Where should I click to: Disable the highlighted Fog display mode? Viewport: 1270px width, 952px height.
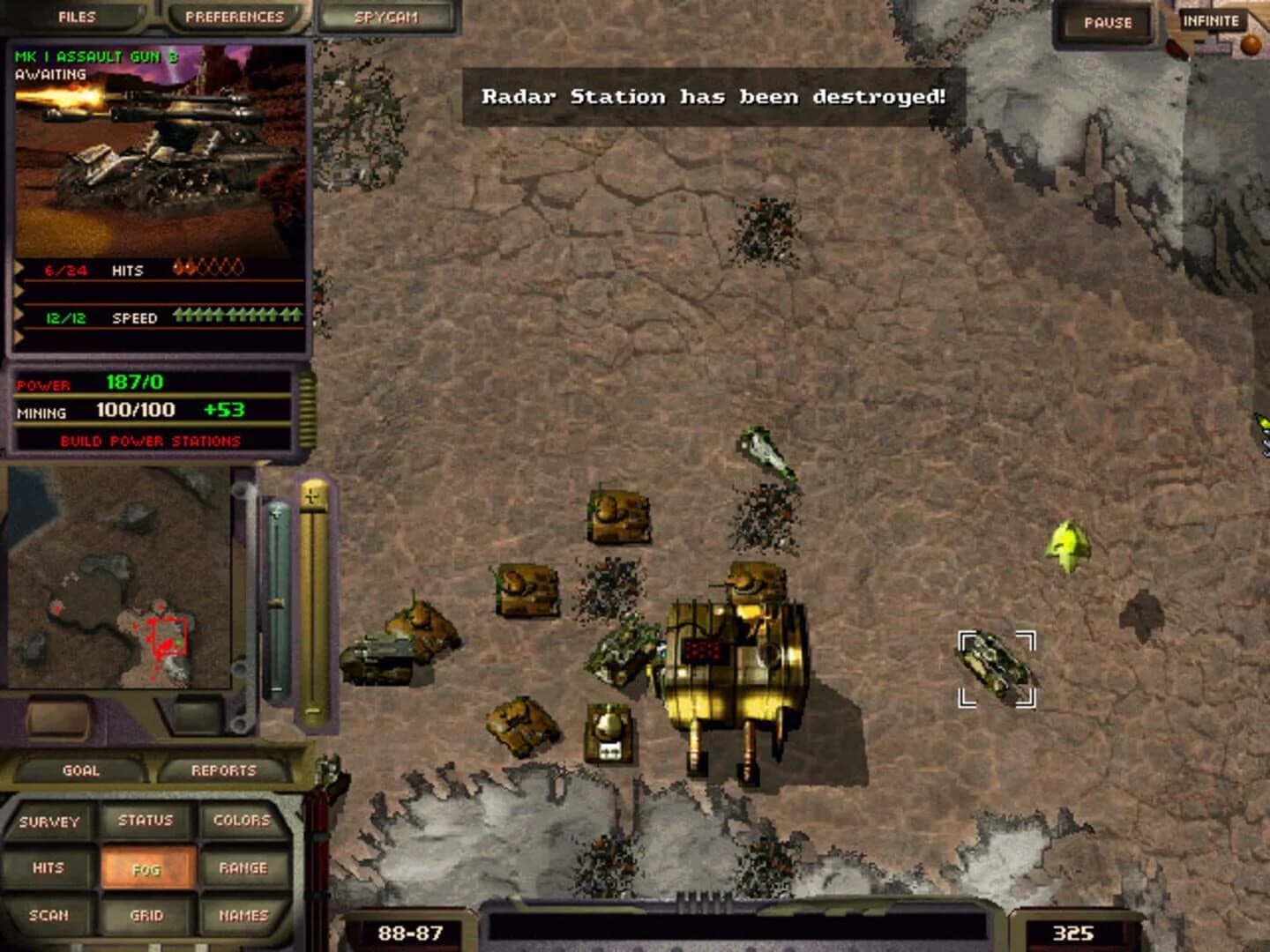(x=148, y=868)
